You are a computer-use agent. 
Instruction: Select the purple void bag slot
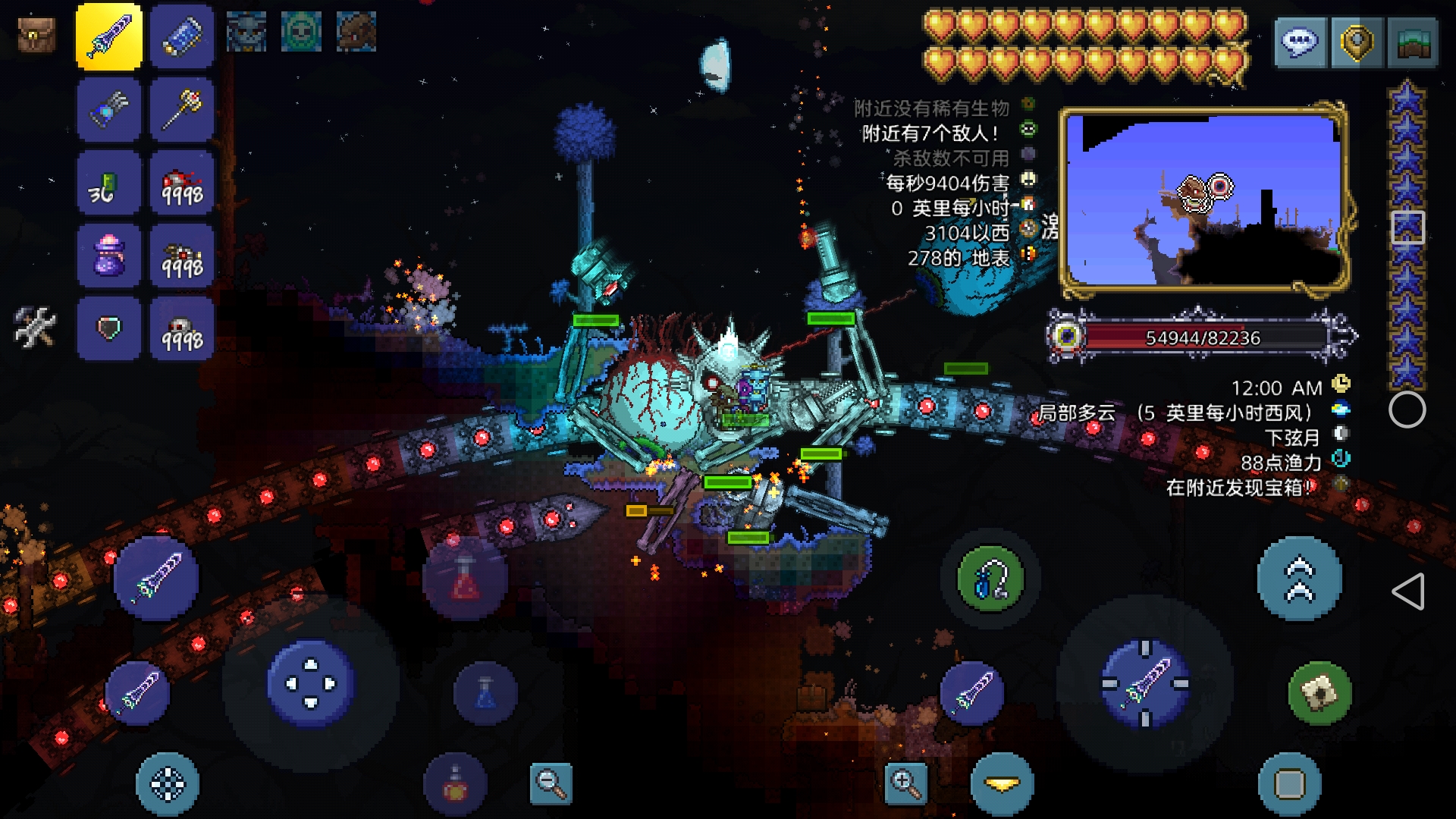pyautogui.click(x=108, y=256)
